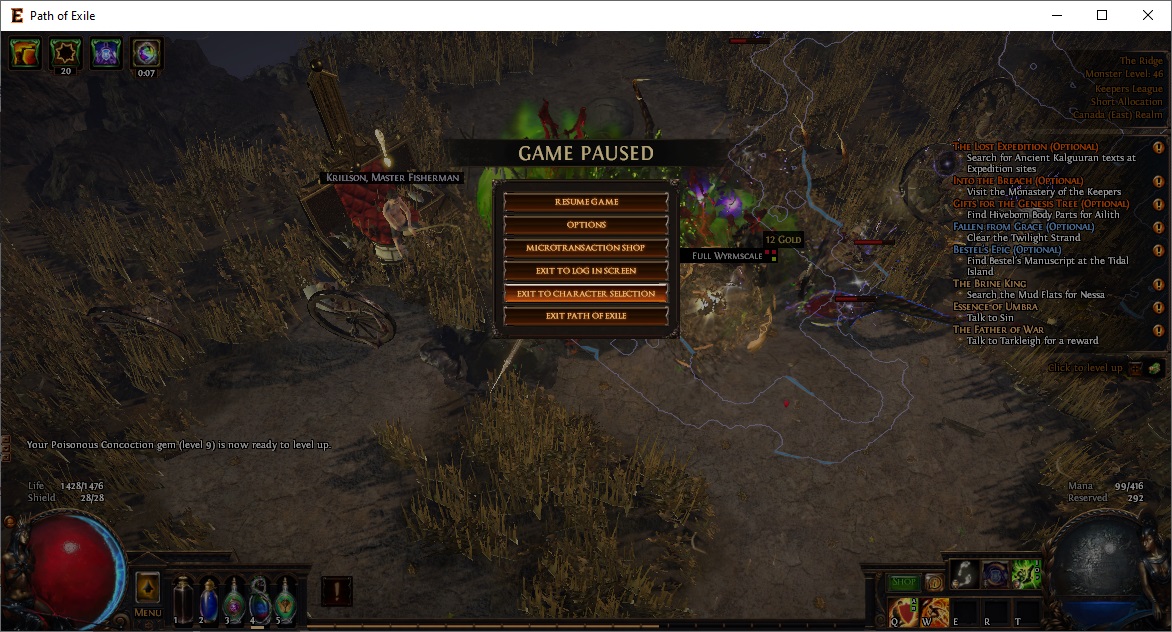Image resolution: width=1172 pixels, height=632 pixels.
Task: Activate the fiery dash skill on W
Action: click(935, 611)
